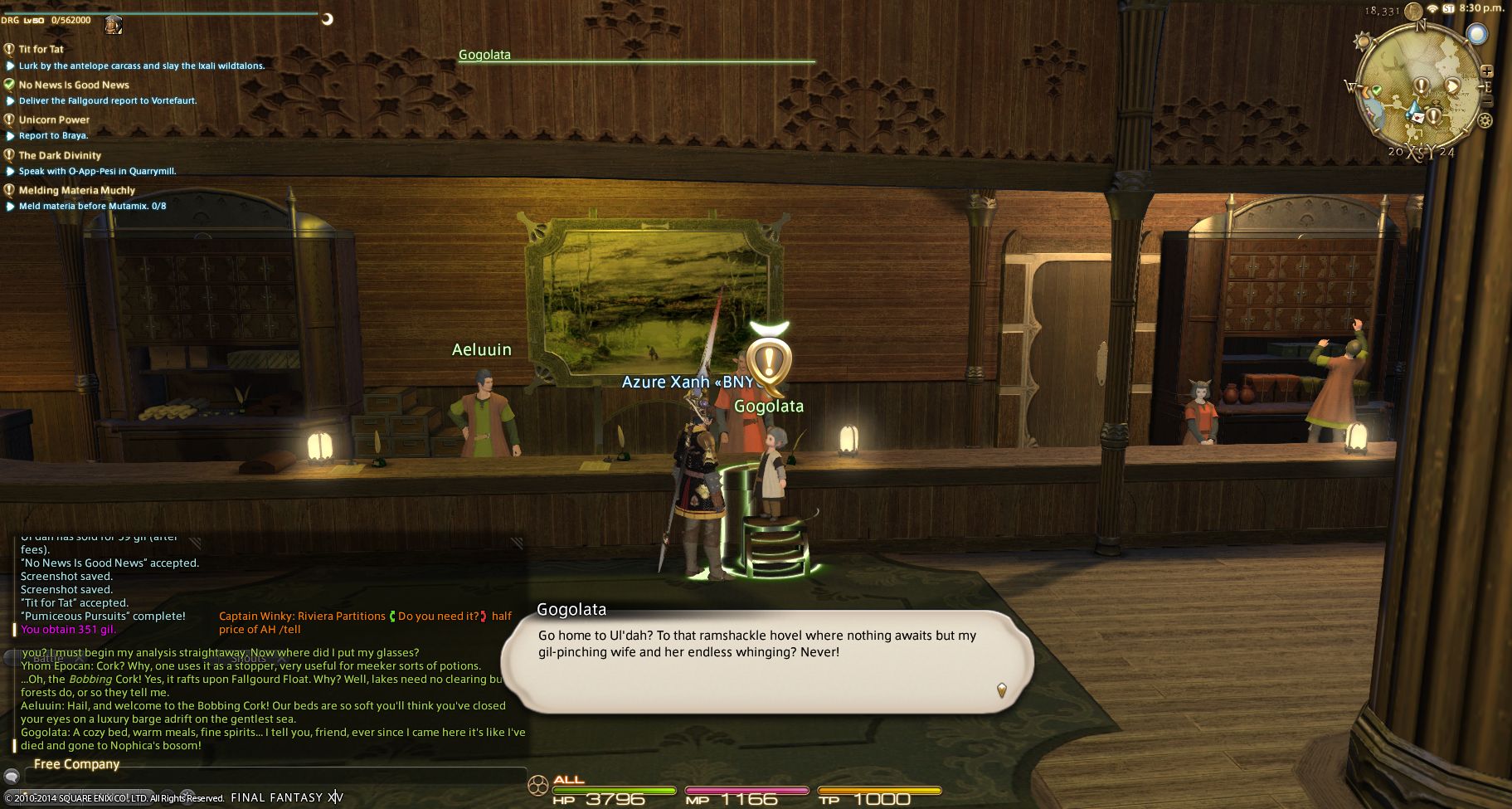
Task: Click the blue orb button above minimap
Action: click(x=1476, y=34)
